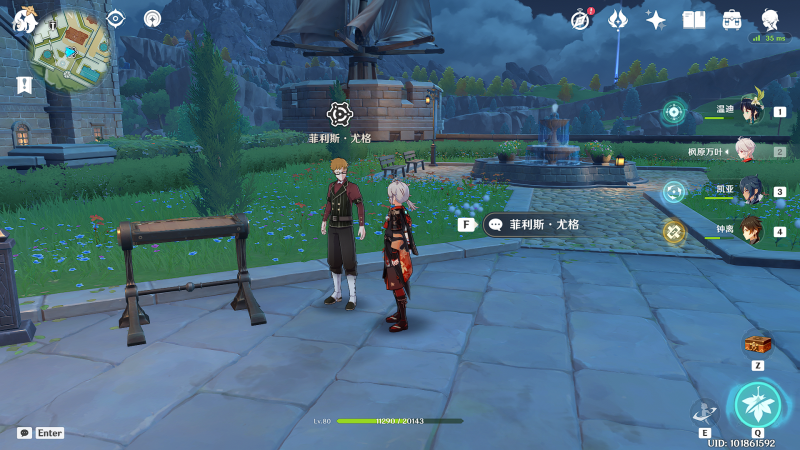Toggle the eye-shaped elemental sight icon
The height and width of the screenshot is (450, 800).
[116, 18]
